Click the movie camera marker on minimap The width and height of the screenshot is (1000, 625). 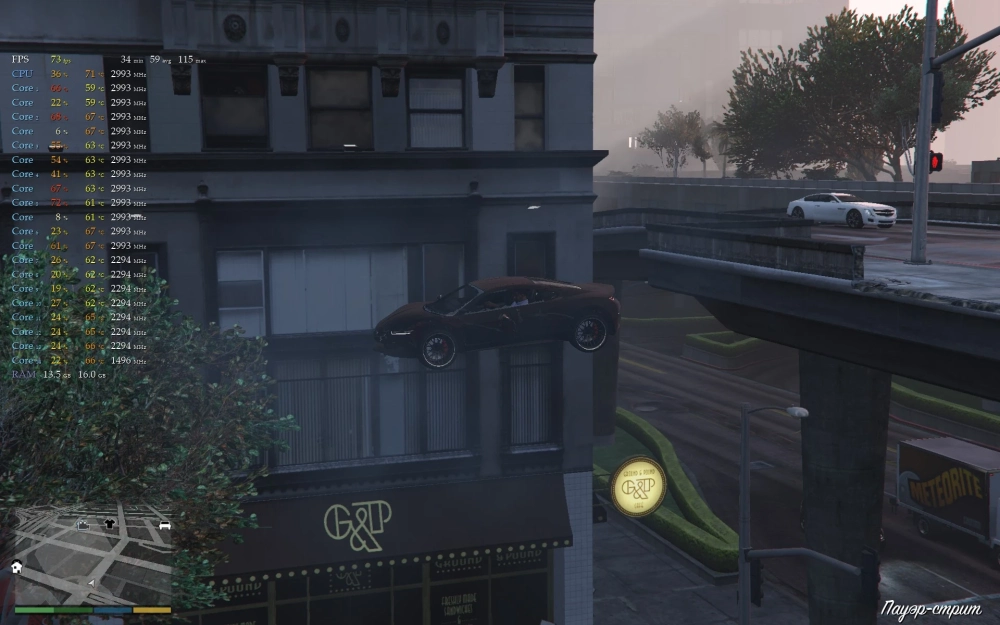pyautogui.click(x=84, y=524)
